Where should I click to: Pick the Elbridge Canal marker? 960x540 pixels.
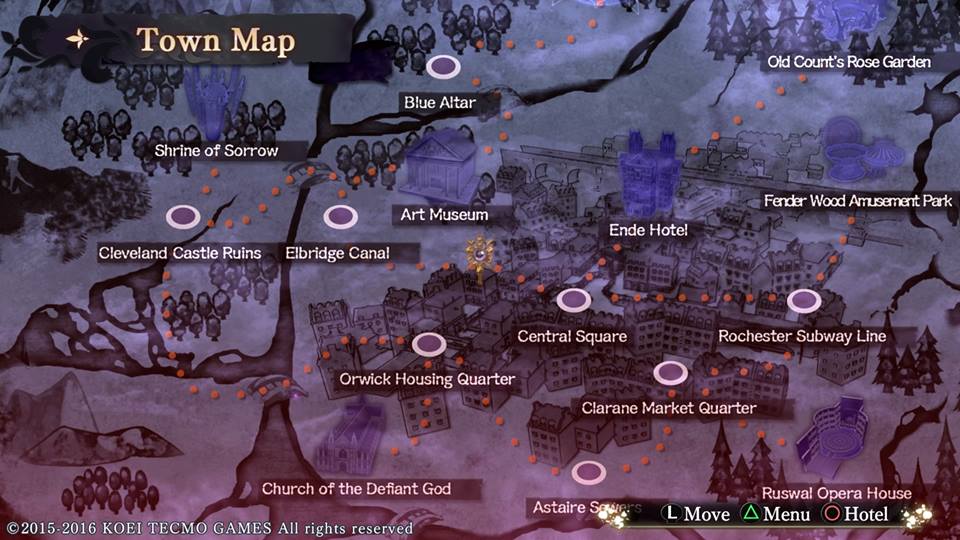pos(340,216)
